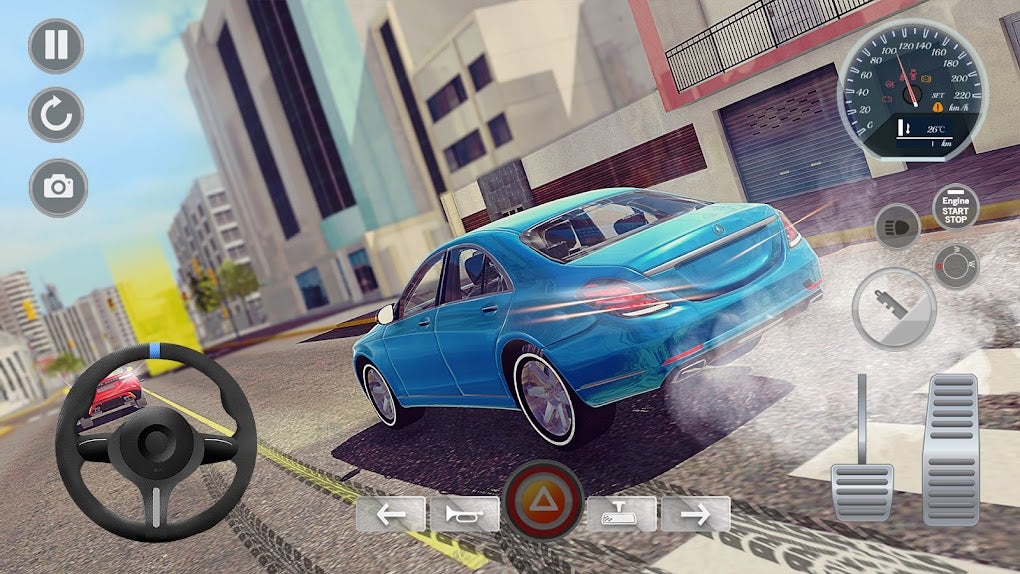The height and width of the screenshot is (574, 1020).
Task: Tap the round drive mode dial
Action: point(956,266)
